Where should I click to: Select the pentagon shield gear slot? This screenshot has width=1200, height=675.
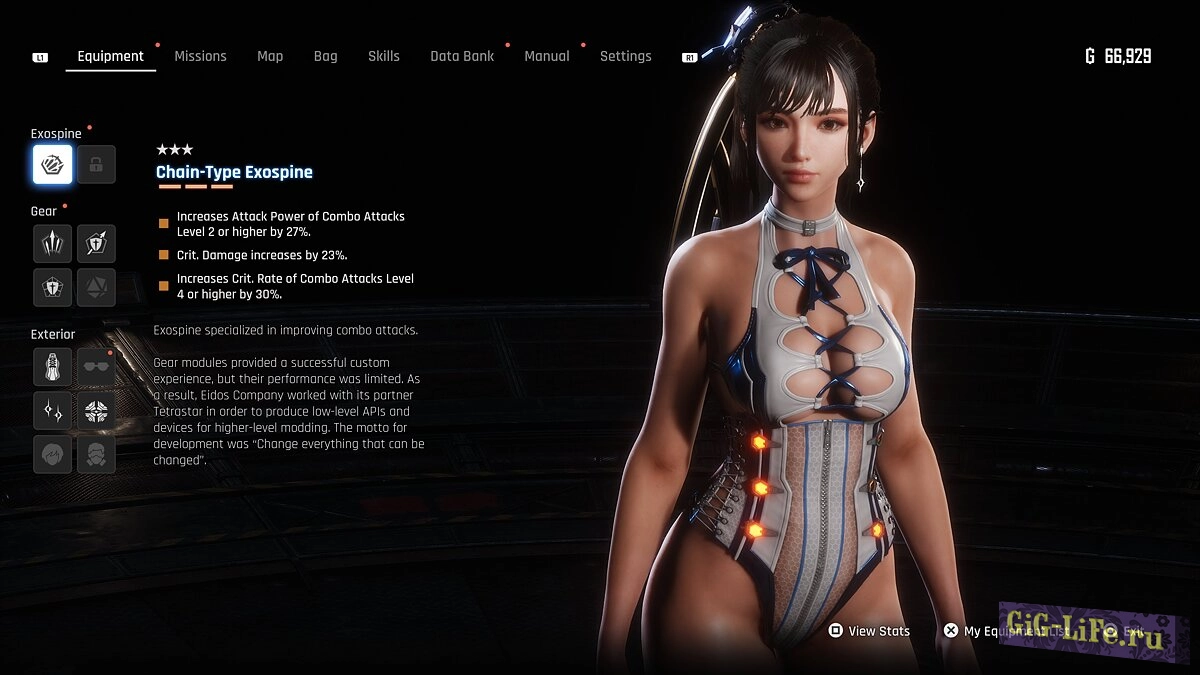click(x=52, y=287)
